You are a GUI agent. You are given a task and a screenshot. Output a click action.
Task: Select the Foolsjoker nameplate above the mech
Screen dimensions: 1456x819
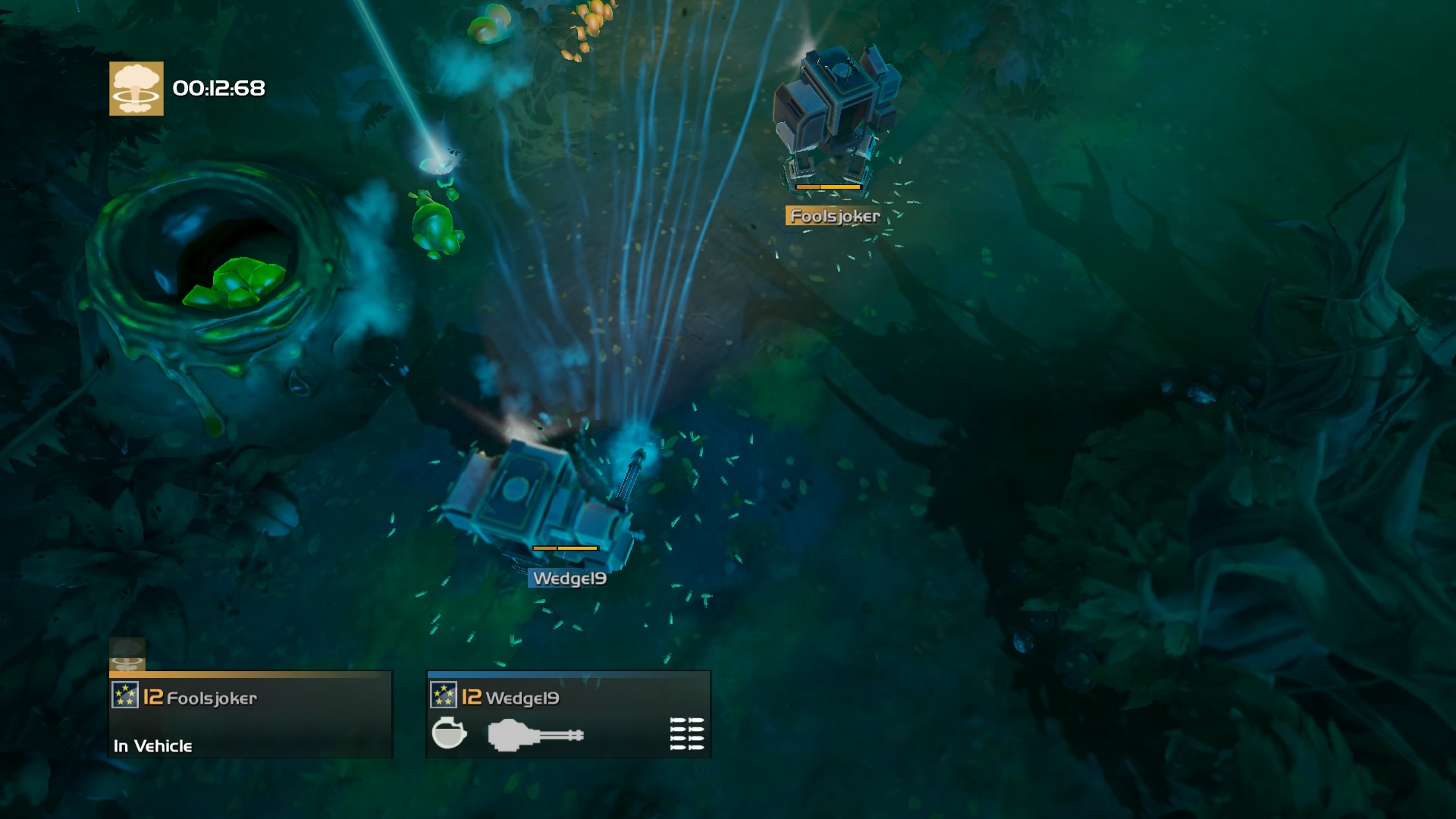coord(833,217)
